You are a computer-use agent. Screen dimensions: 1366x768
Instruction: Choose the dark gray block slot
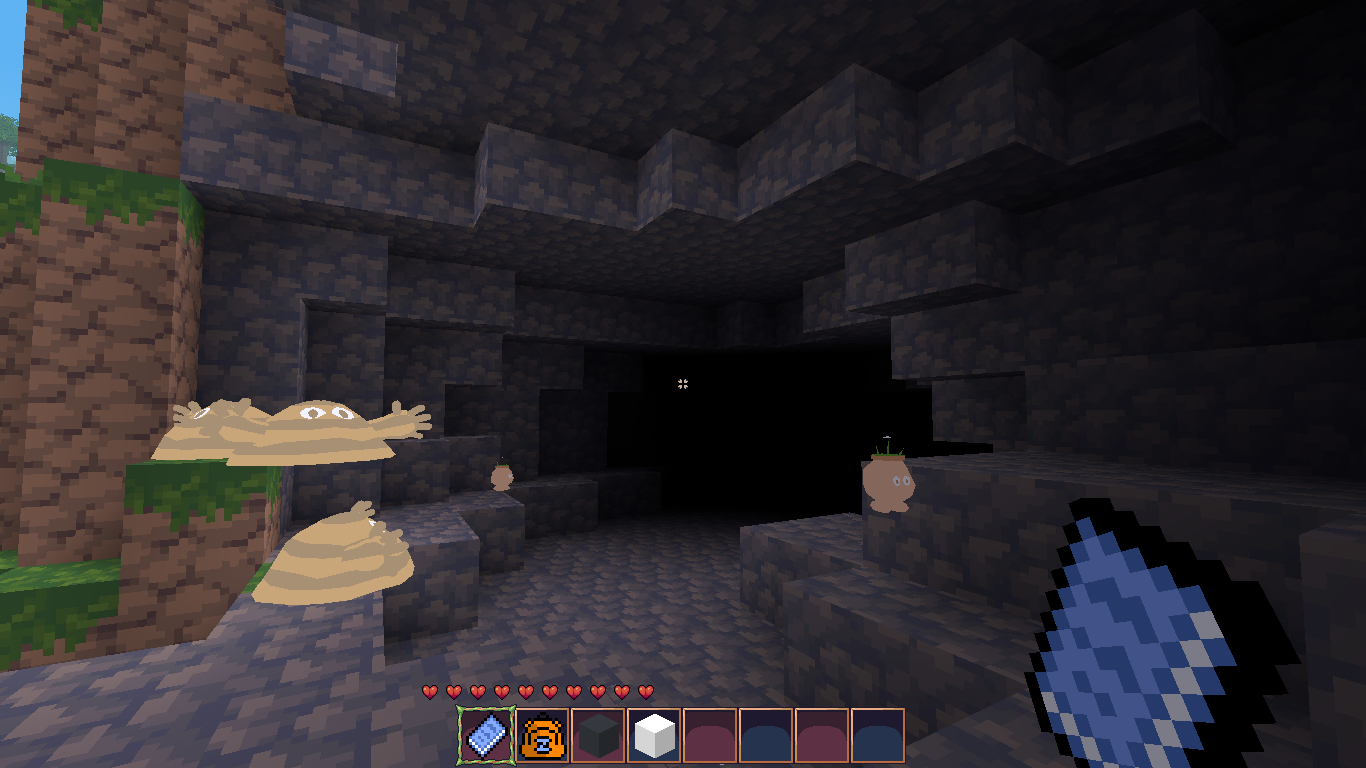click(599, 736)
